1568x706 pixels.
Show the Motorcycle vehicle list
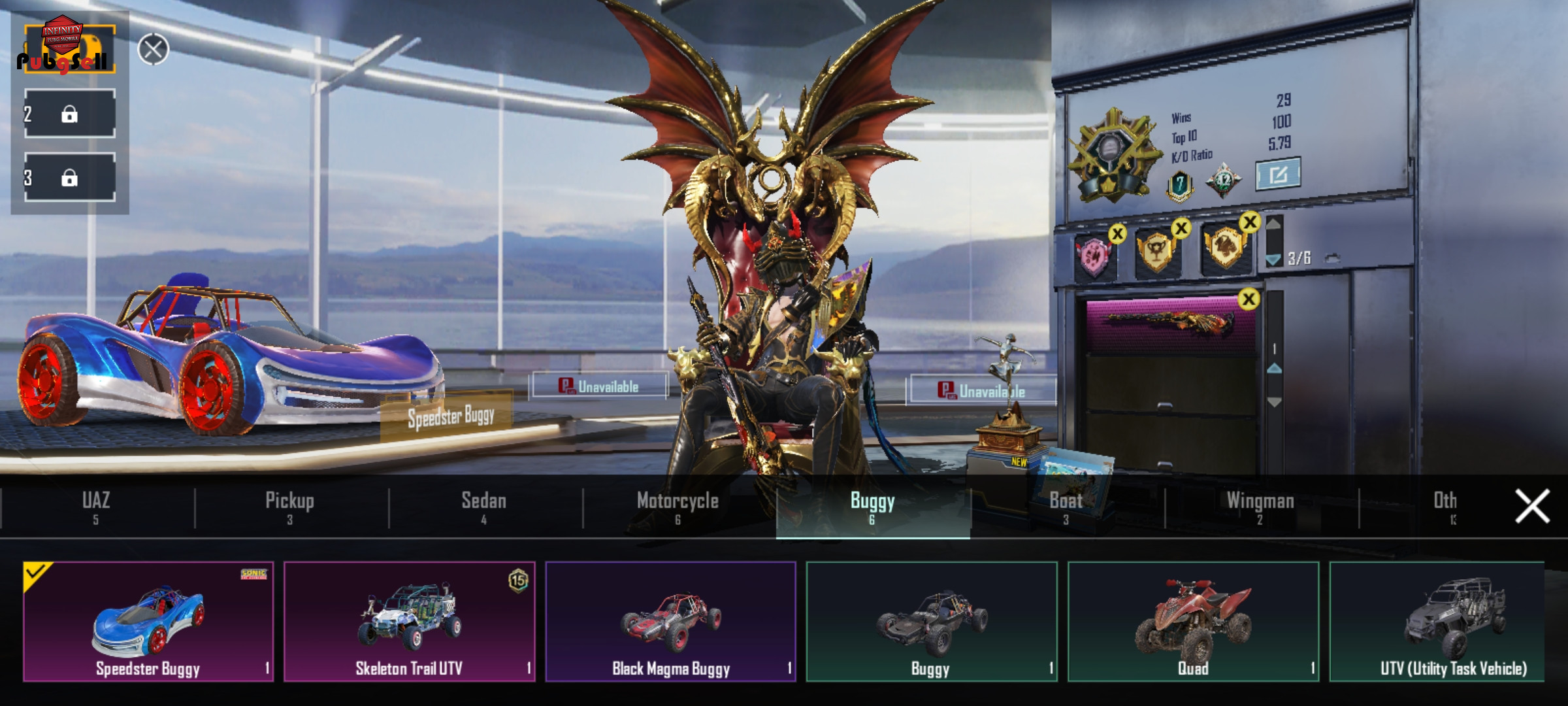click(x=678, y=507)
